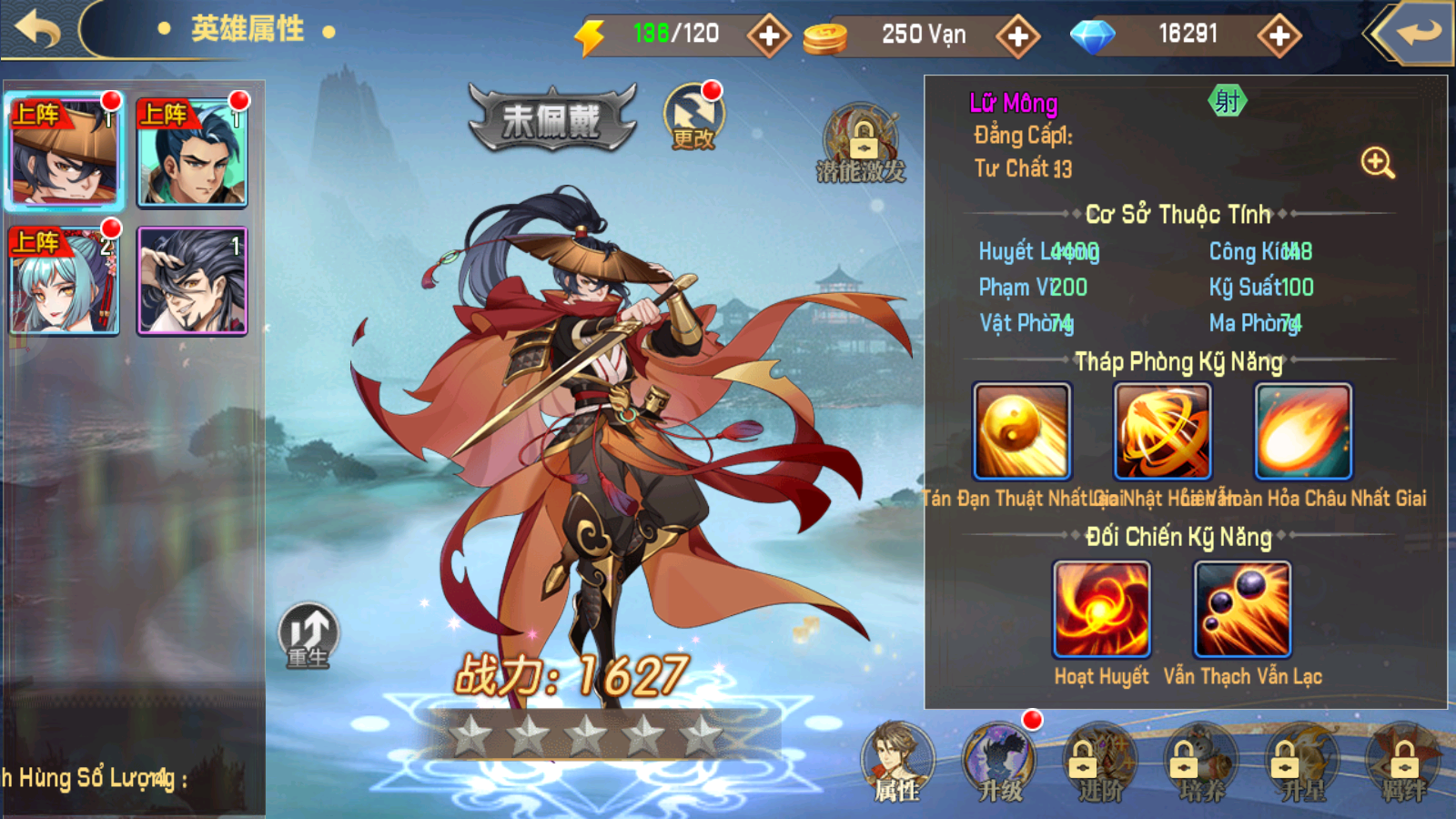The width and height of the screenshot is (1456, 819).
Task: Open the locked 进阶 advance tab
Action: click(1100, 763)
